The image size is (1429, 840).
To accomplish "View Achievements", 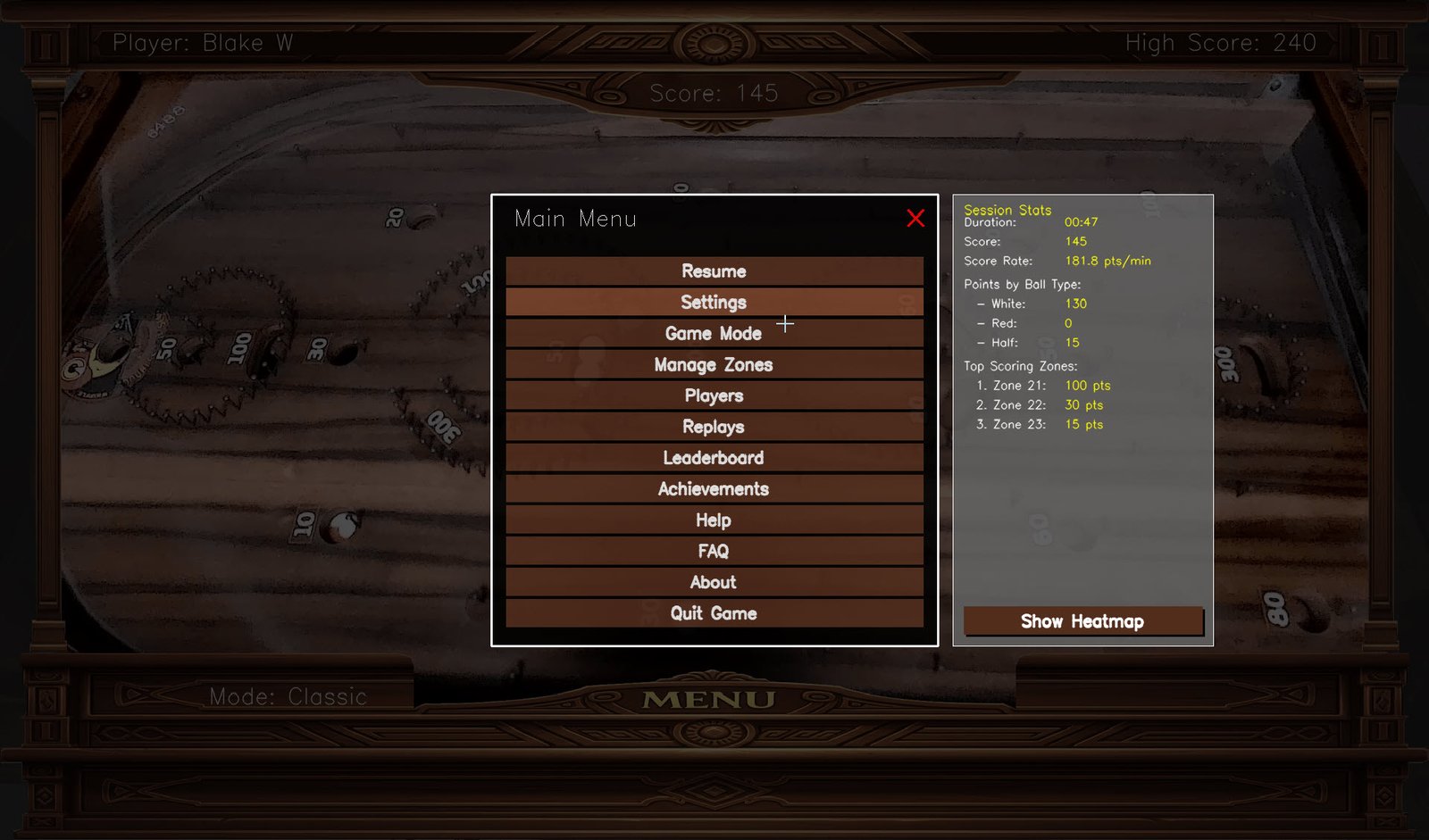I will tap(714, 488).
